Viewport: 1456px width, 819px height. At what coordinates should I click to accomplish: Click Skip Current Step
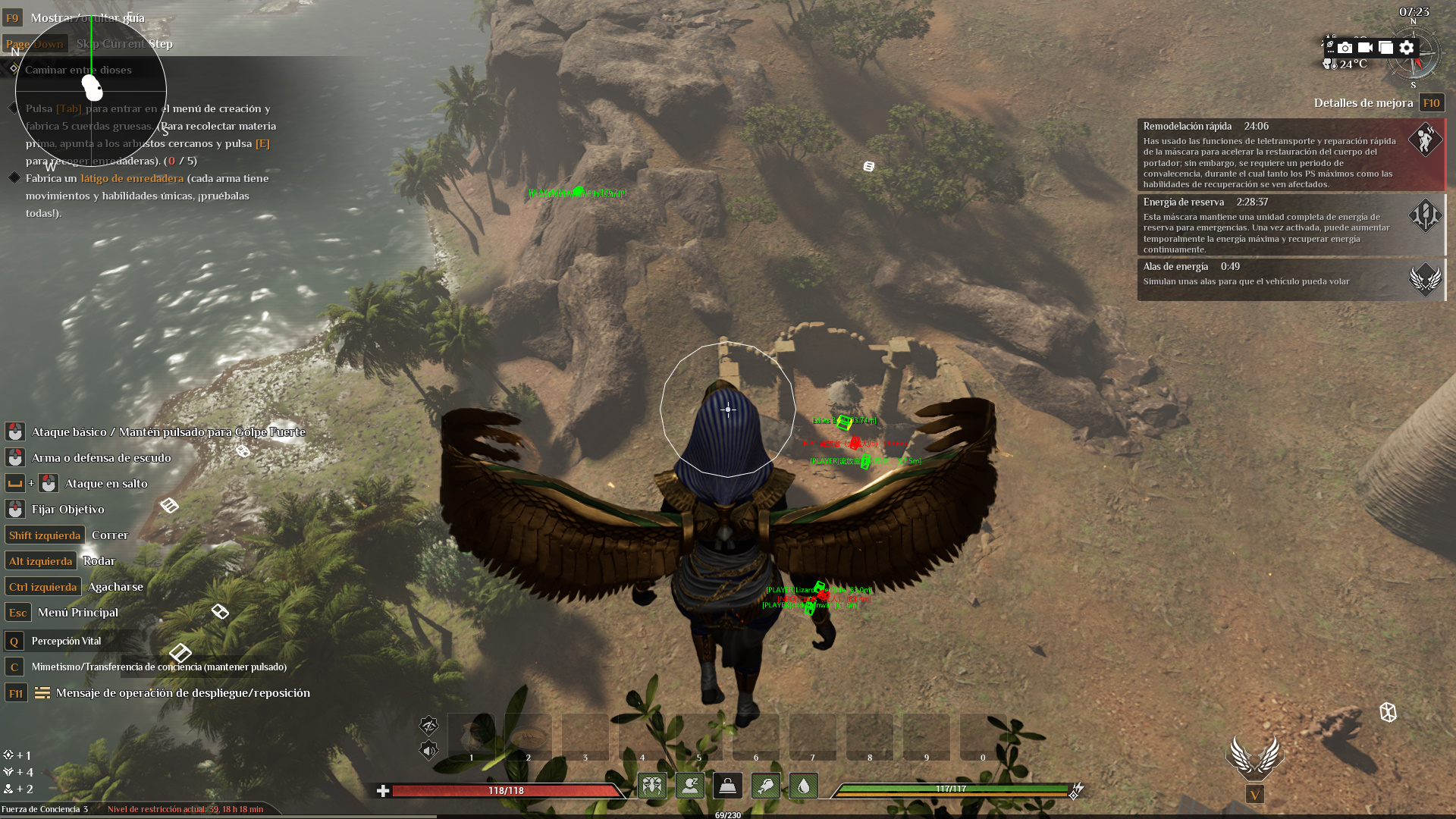pyautogui.click(x=124, y=43)
